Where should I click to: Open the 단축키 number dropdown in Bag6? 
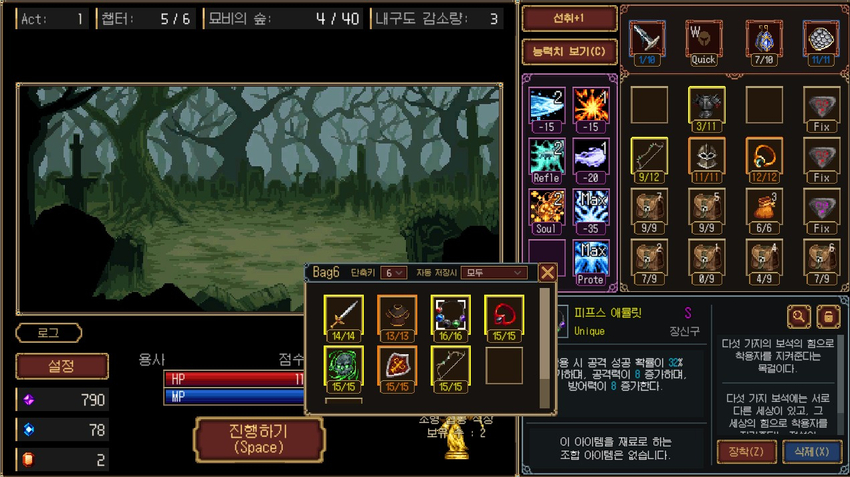click(x=393, y=272)
